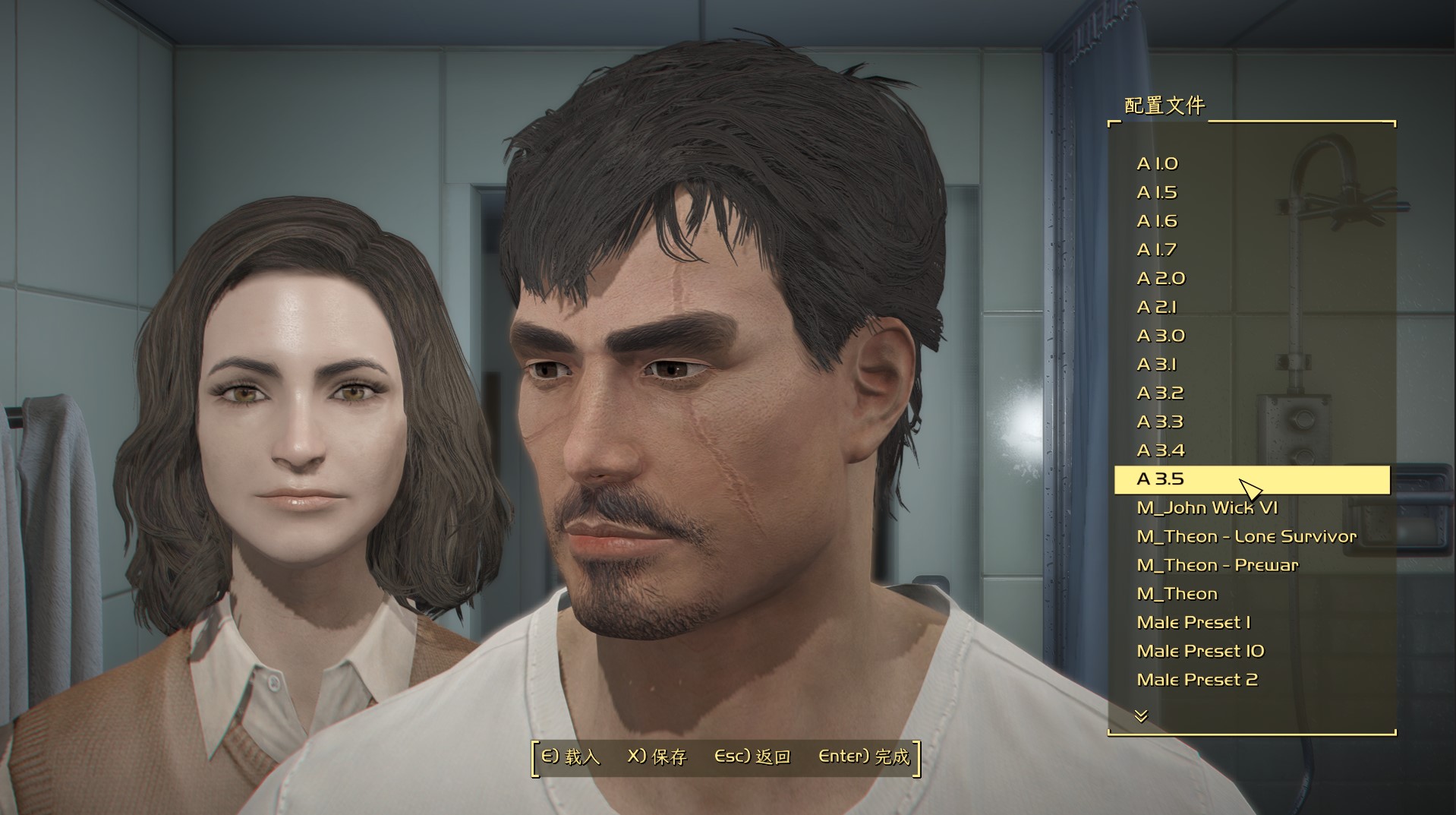Select the M_John Wick VI preset
This screenshot has width=1456, height=815.
[x=1207, y=508]
